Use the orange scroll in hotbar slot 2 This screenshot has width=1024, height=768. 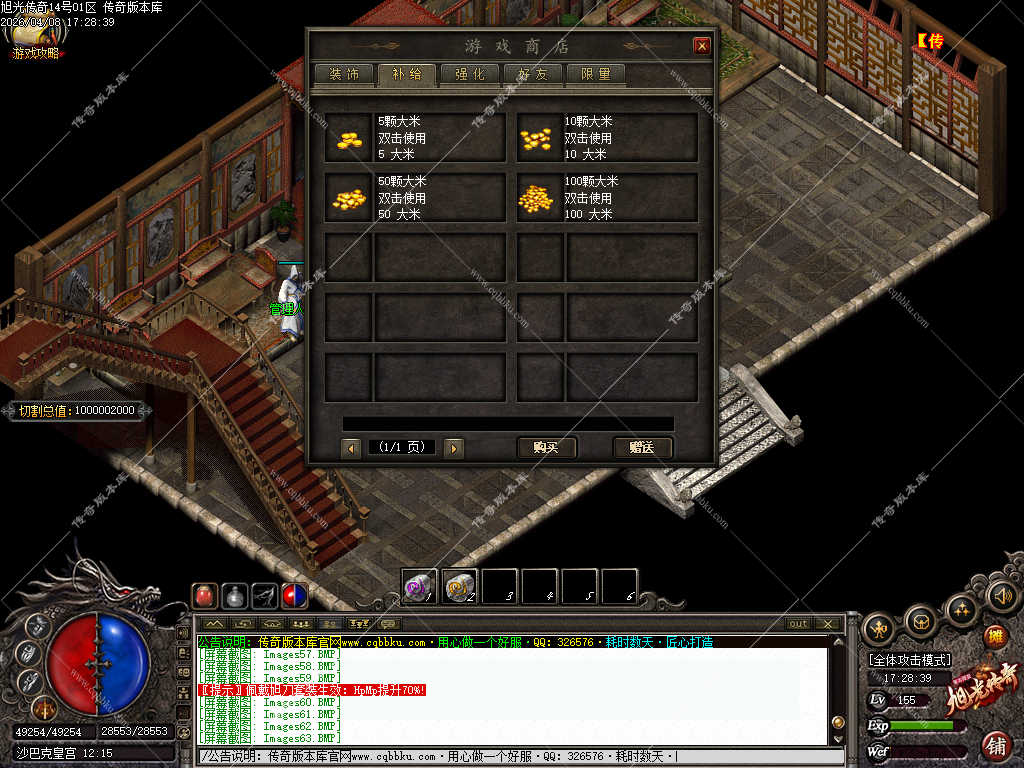[459, 586]
